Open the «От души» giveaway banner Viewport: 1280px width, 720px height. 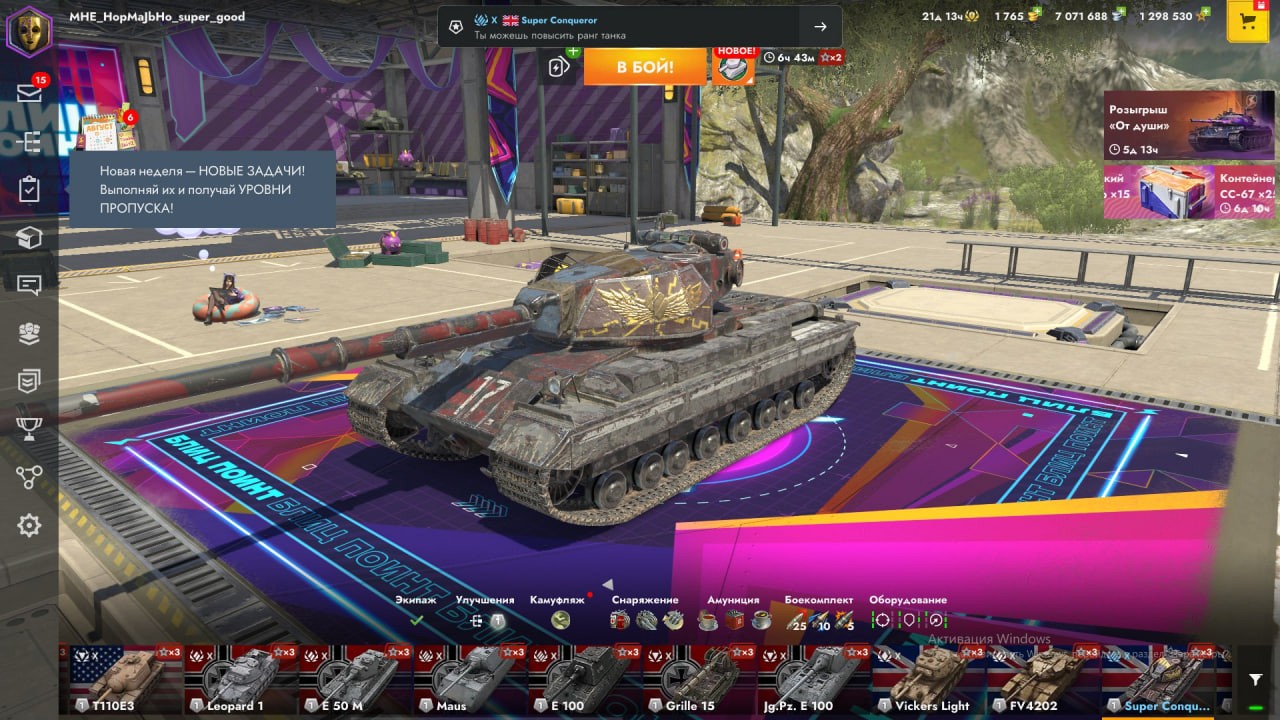click(x=1175, y=125)
